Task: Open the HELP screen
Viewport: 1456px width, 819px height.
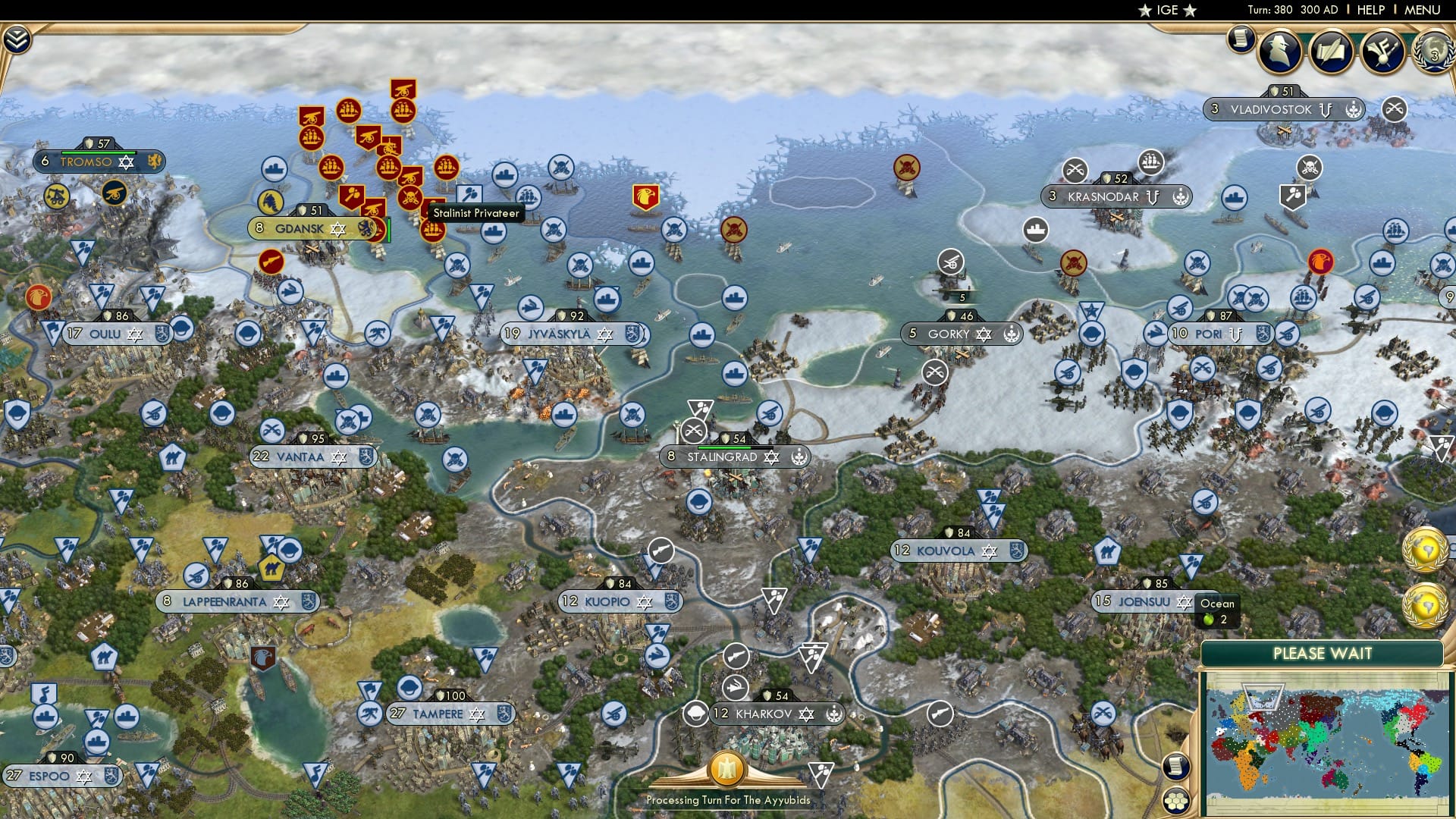Action: tap(1371, 10)
